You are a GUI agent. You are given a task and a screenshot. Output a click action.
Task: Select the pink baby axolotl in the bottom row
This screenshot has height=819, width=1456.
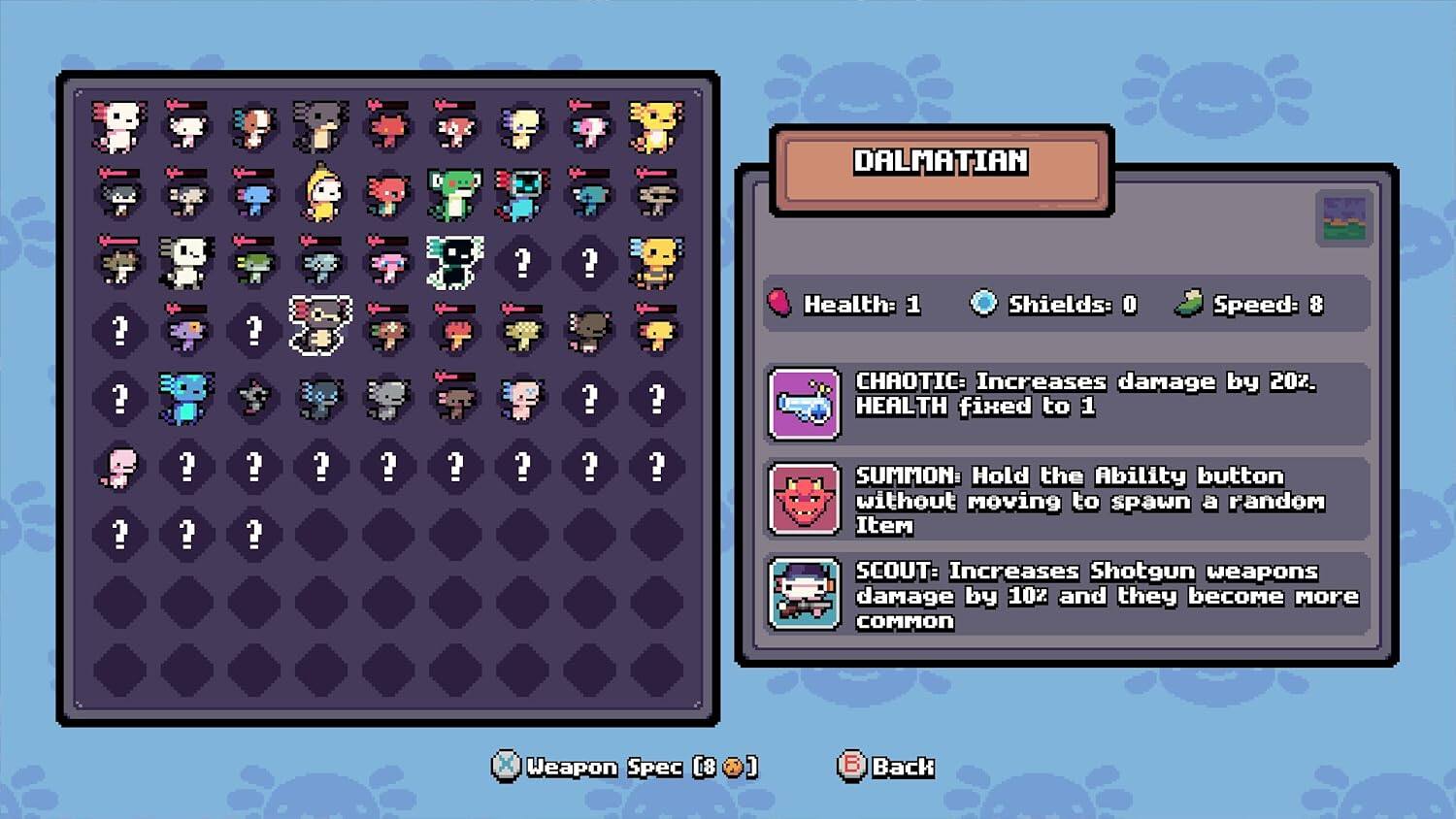coord(118,467)
